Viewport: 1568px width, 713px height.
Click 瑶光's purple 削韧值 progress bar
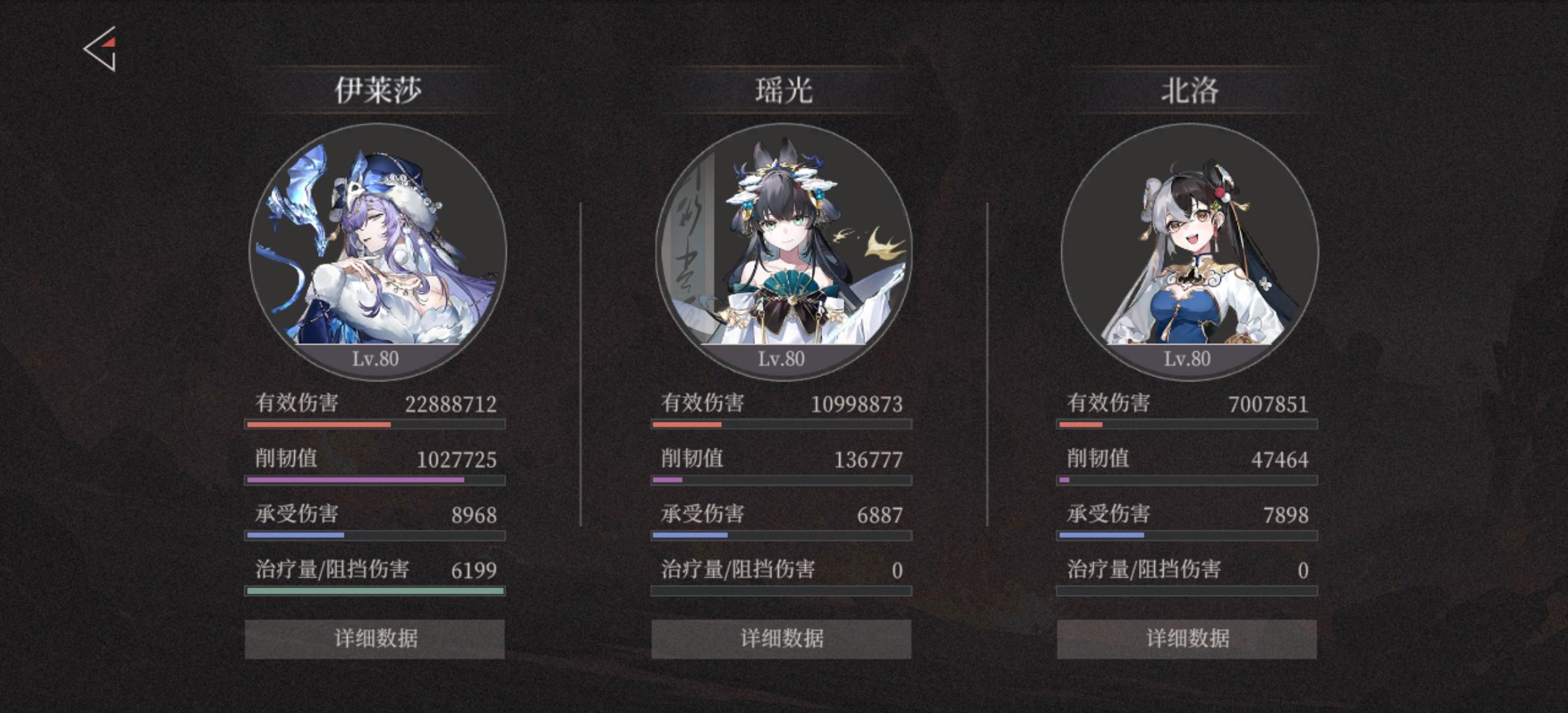tap(782, 482)
